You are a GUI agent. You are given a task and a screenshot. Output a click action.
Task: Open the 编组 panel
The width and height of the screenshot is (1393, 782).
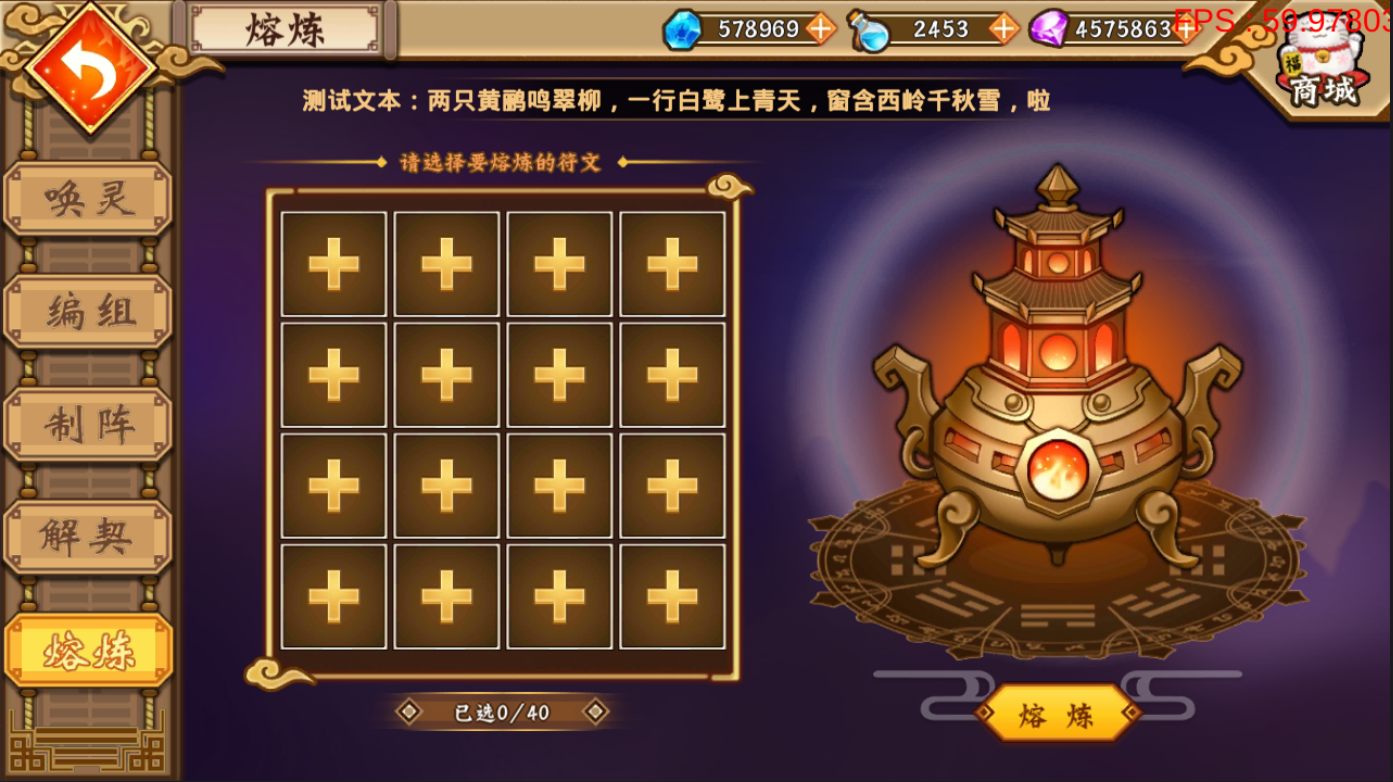tap(87, 310)
